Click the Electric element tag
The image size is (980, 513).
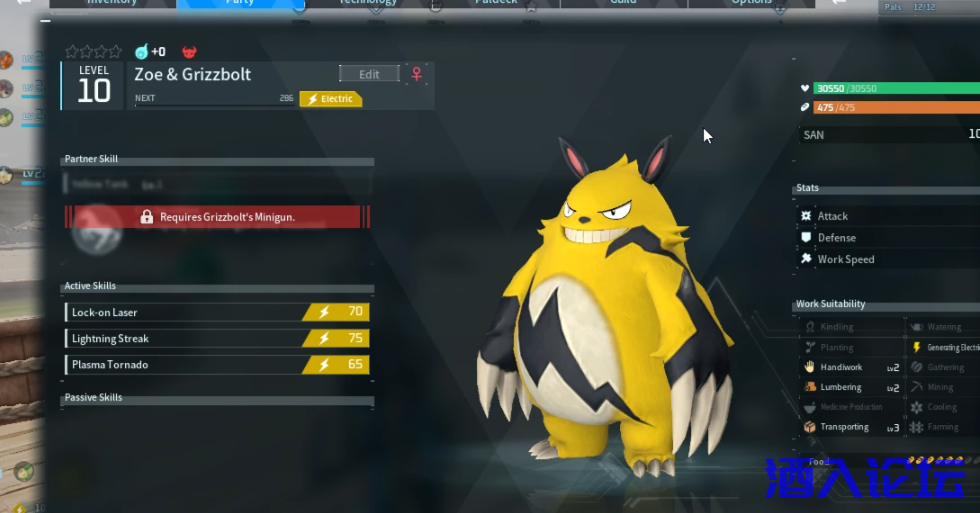[331, 99]
